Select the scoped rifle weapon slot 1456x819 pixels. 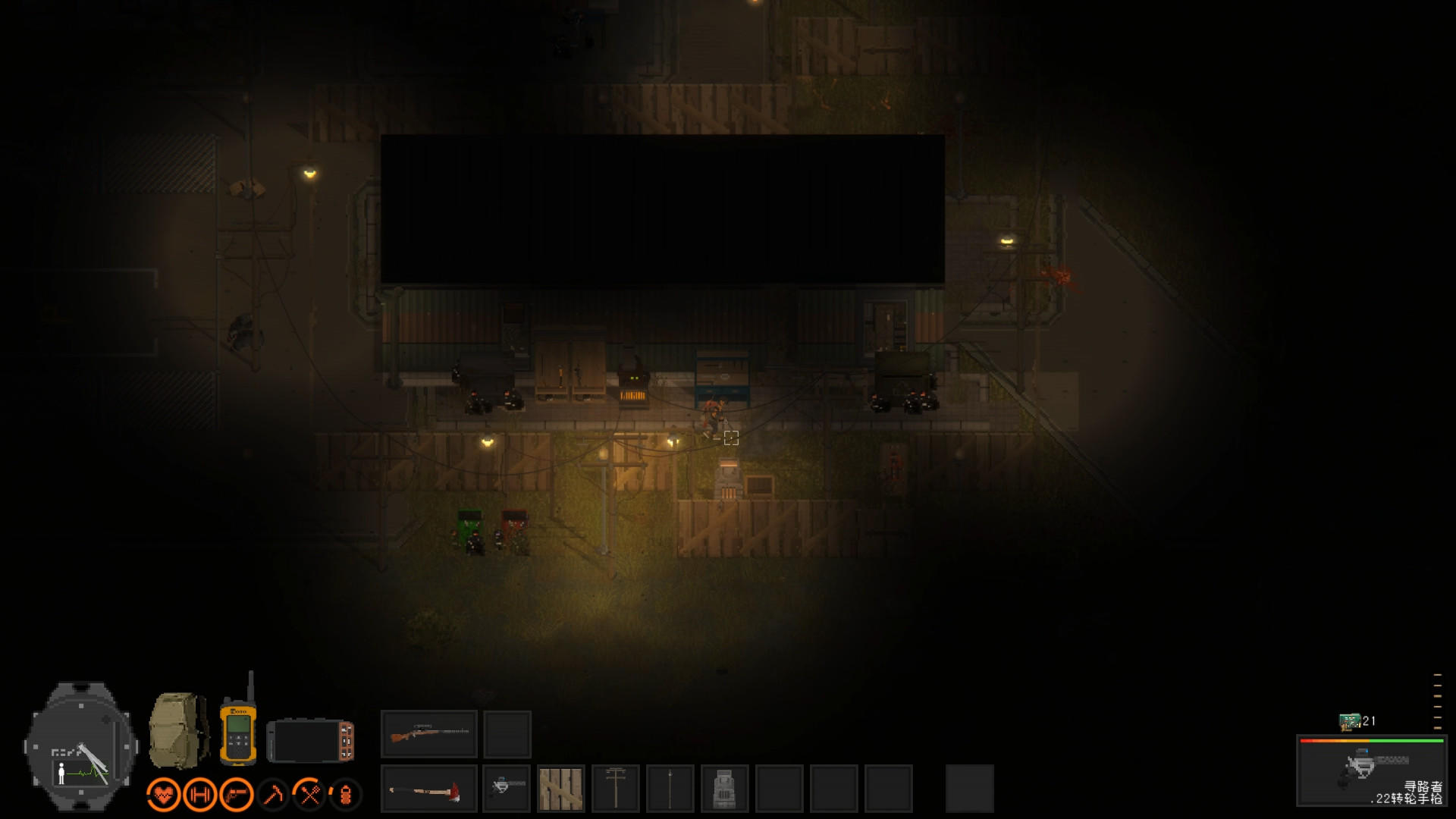(428, 733)
